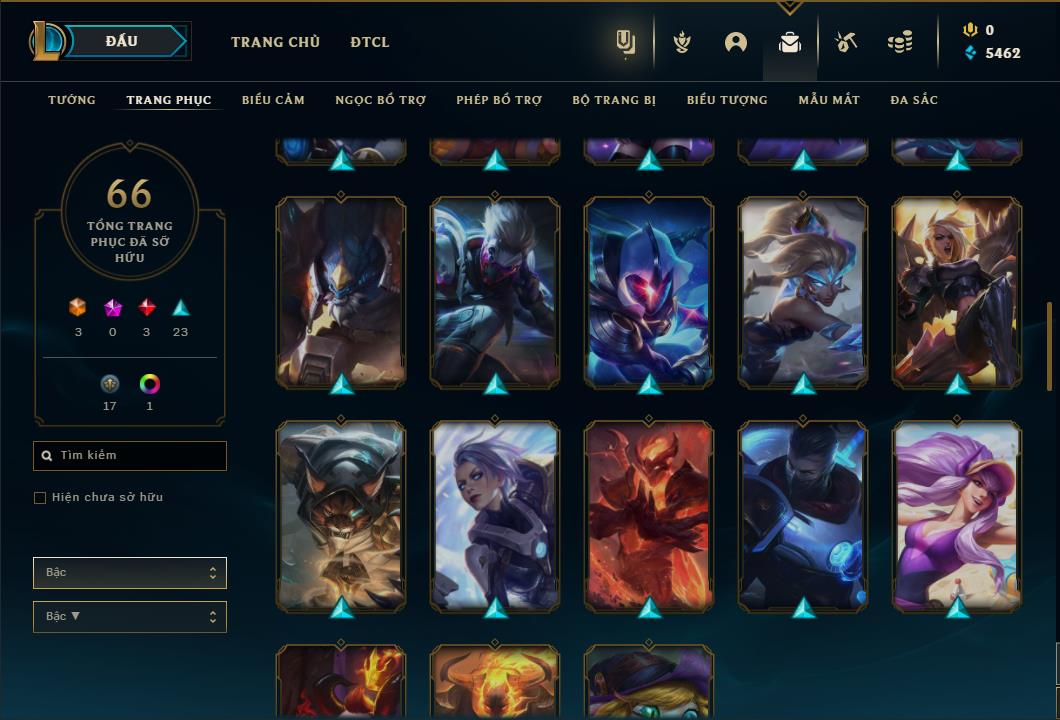The width and height of the screenshot is (1060, 720).
Task: Open the store coins icon
Action: coord(900,42)
